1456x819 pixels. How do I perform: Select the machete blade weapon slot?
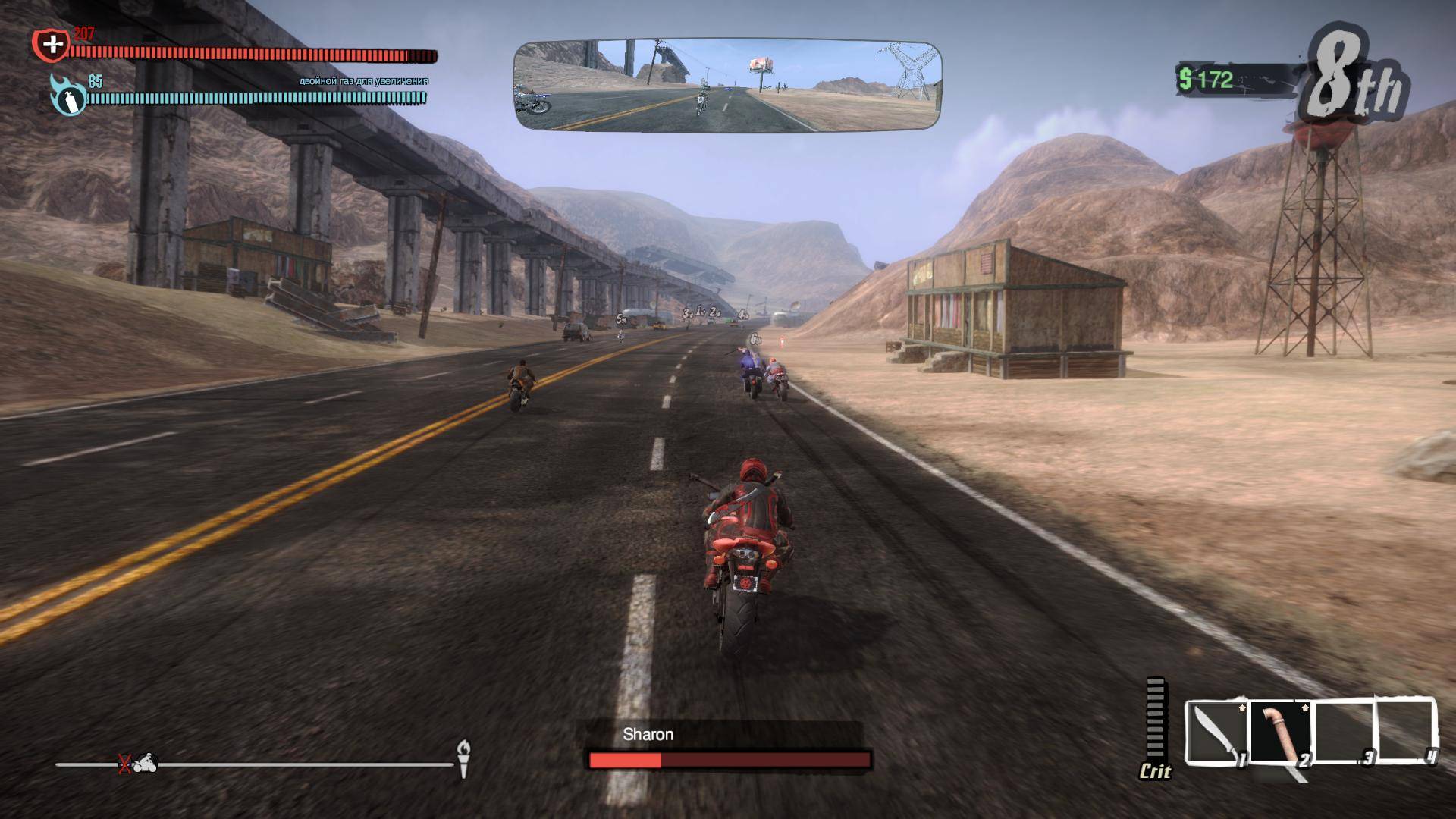pyautogui.click(x=1216, y=733)
